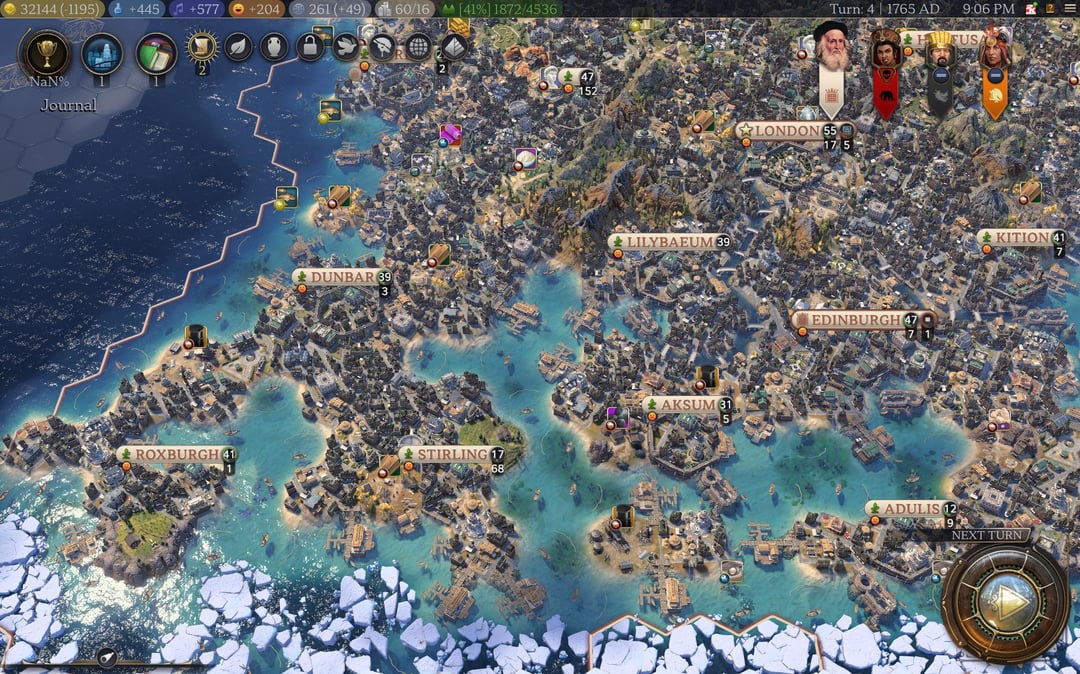Select the Roxburgh city banner
This screenshot has height=674, width=1080.
click(175, 454)
